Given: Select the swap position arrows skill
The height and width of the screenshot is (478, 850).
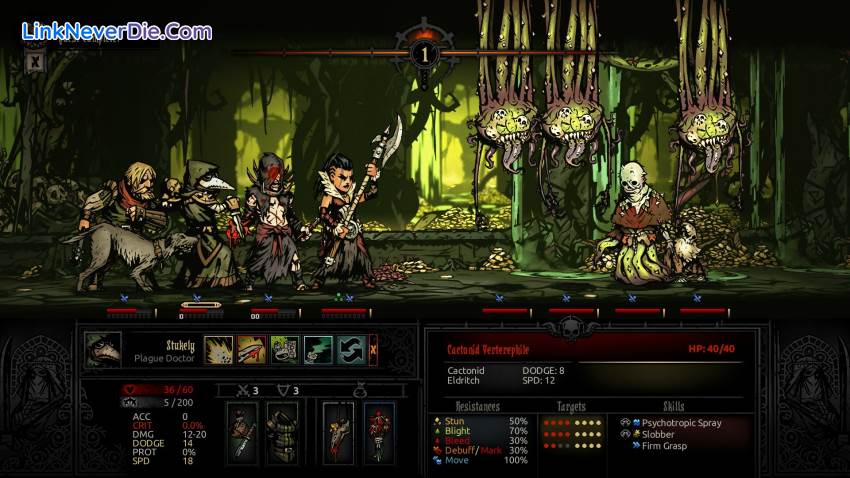Looking at the screenshot, I should (351, 349).
